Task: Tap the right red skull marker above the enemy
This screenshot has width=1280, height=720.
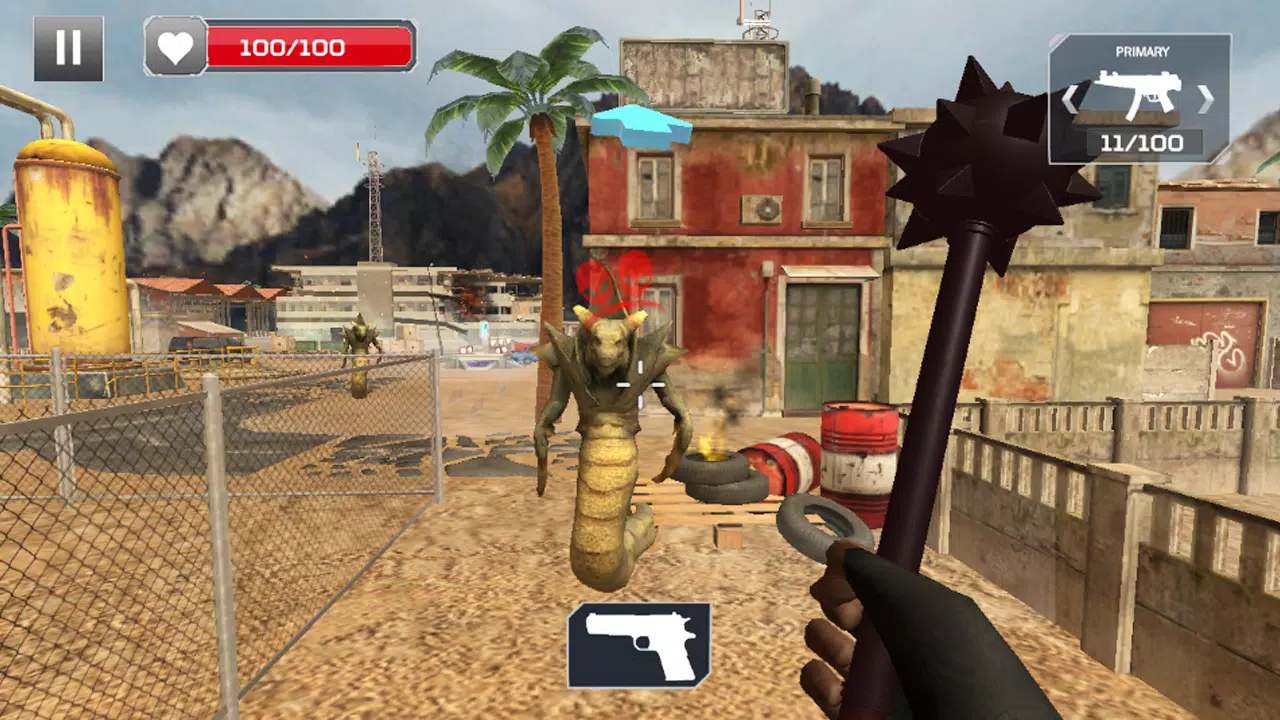Action: coord(634,277)
